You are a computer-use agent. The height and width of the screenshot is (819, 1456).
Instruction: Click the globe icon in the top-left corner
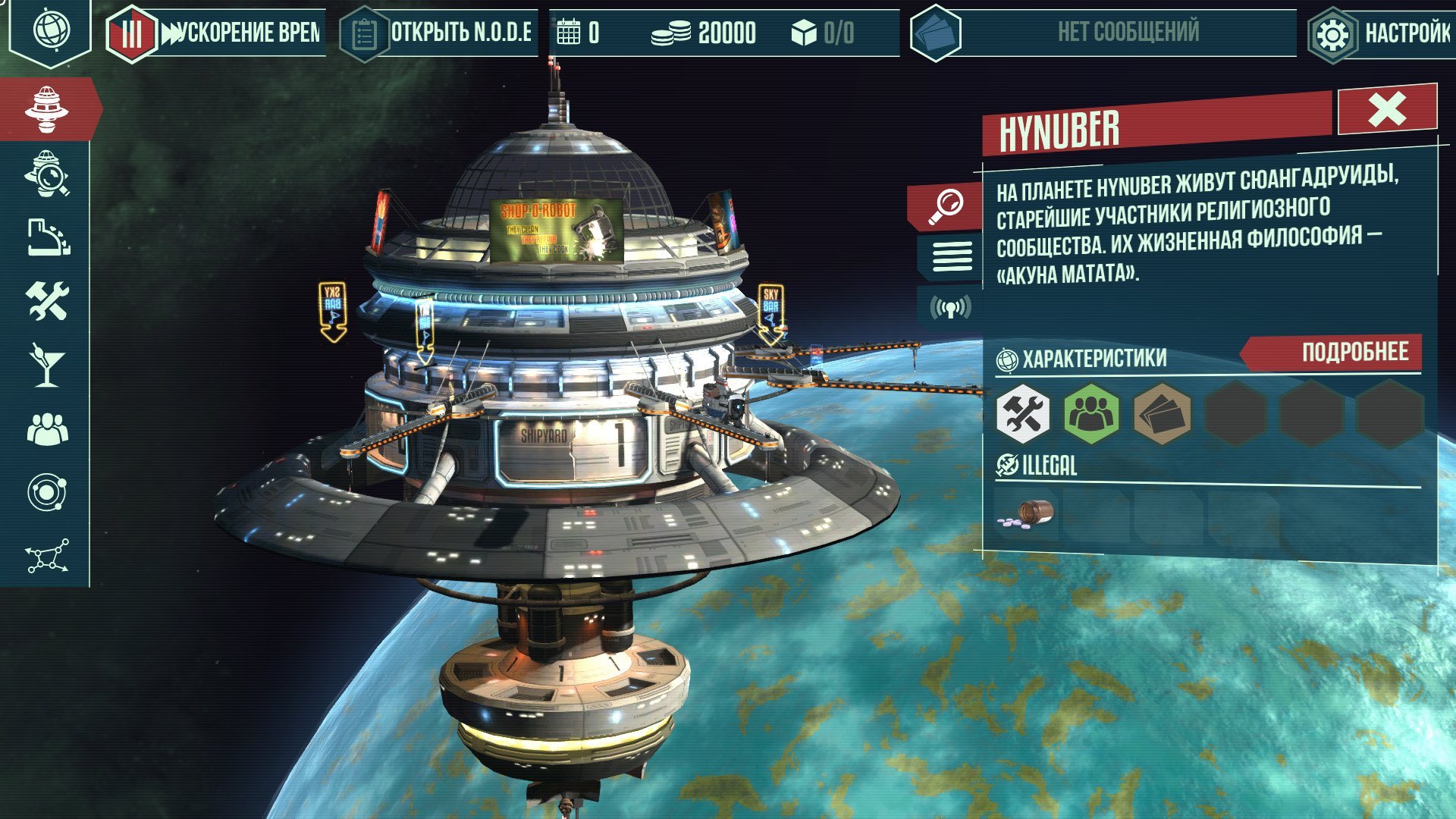(51, 30)
